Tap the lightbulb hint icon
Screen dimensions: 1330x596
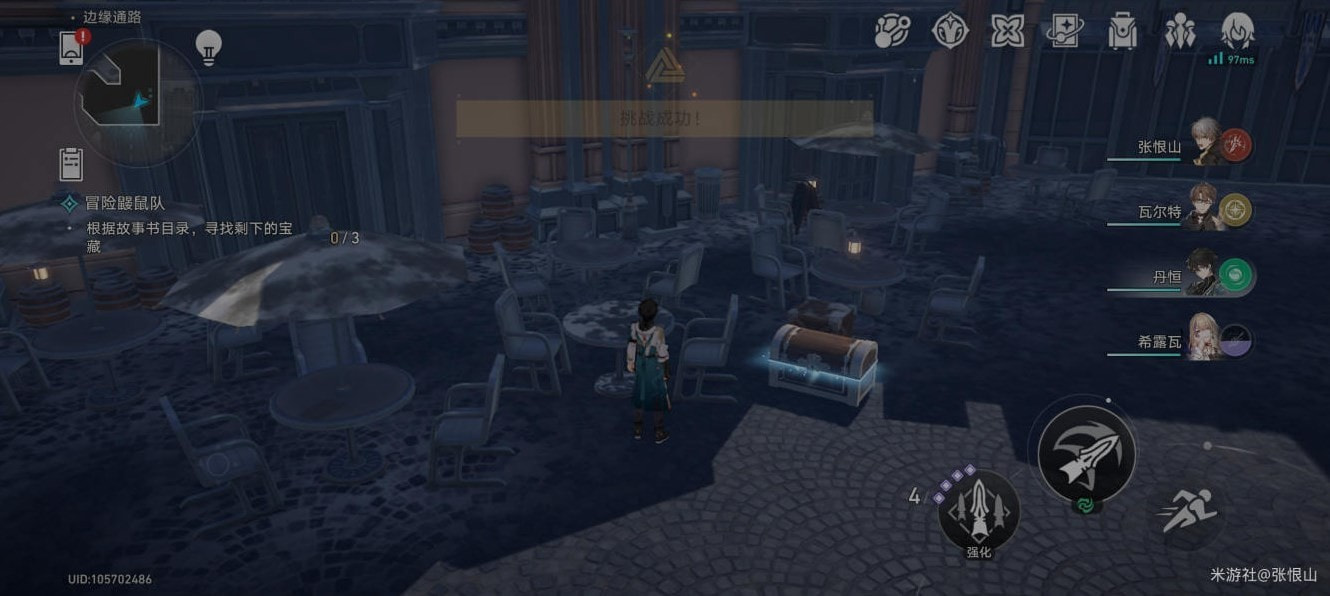208,47
